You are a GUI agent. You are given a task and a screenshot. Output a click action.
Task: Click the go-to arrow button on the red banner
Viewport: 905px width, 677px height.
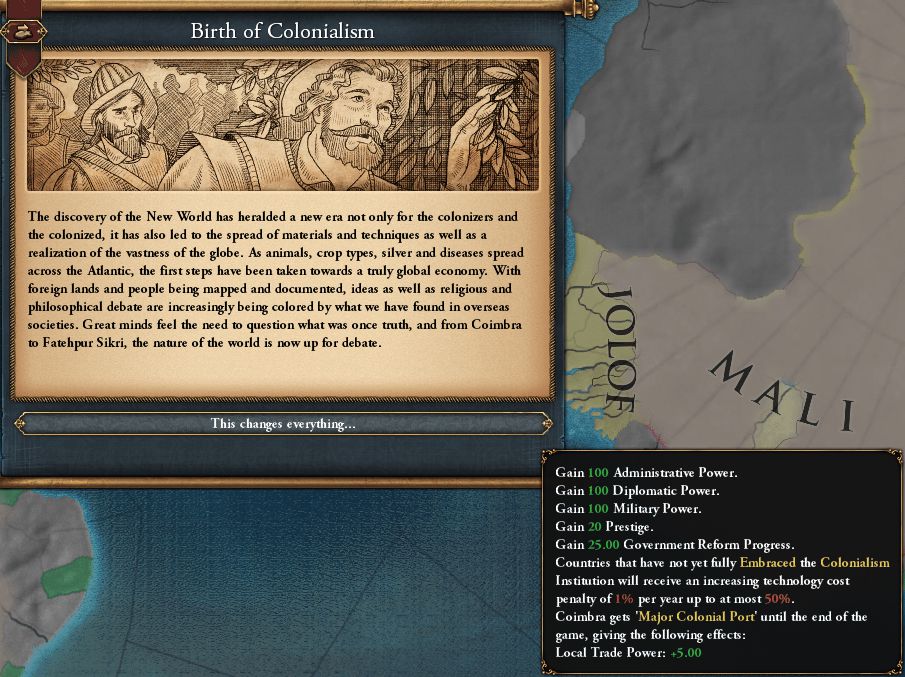click(23, 32)
